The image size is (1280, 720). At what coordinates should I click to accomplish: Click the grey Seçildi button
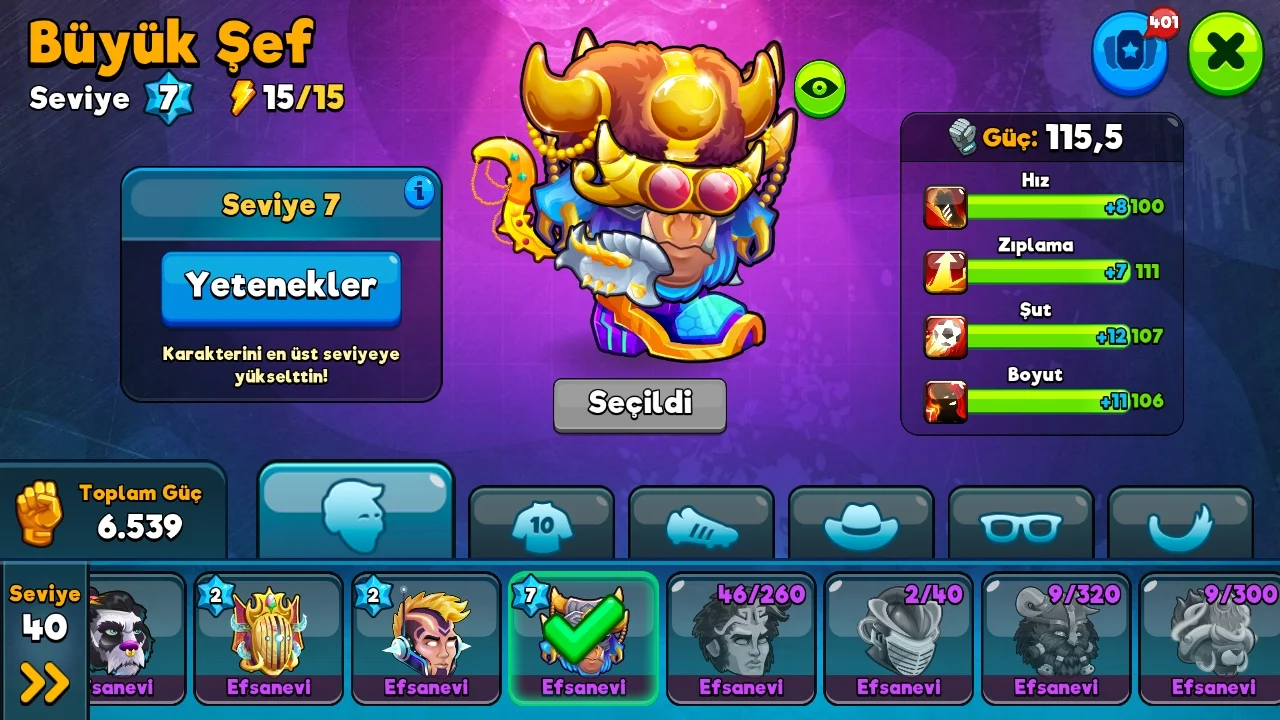click(x=640, y=404)
